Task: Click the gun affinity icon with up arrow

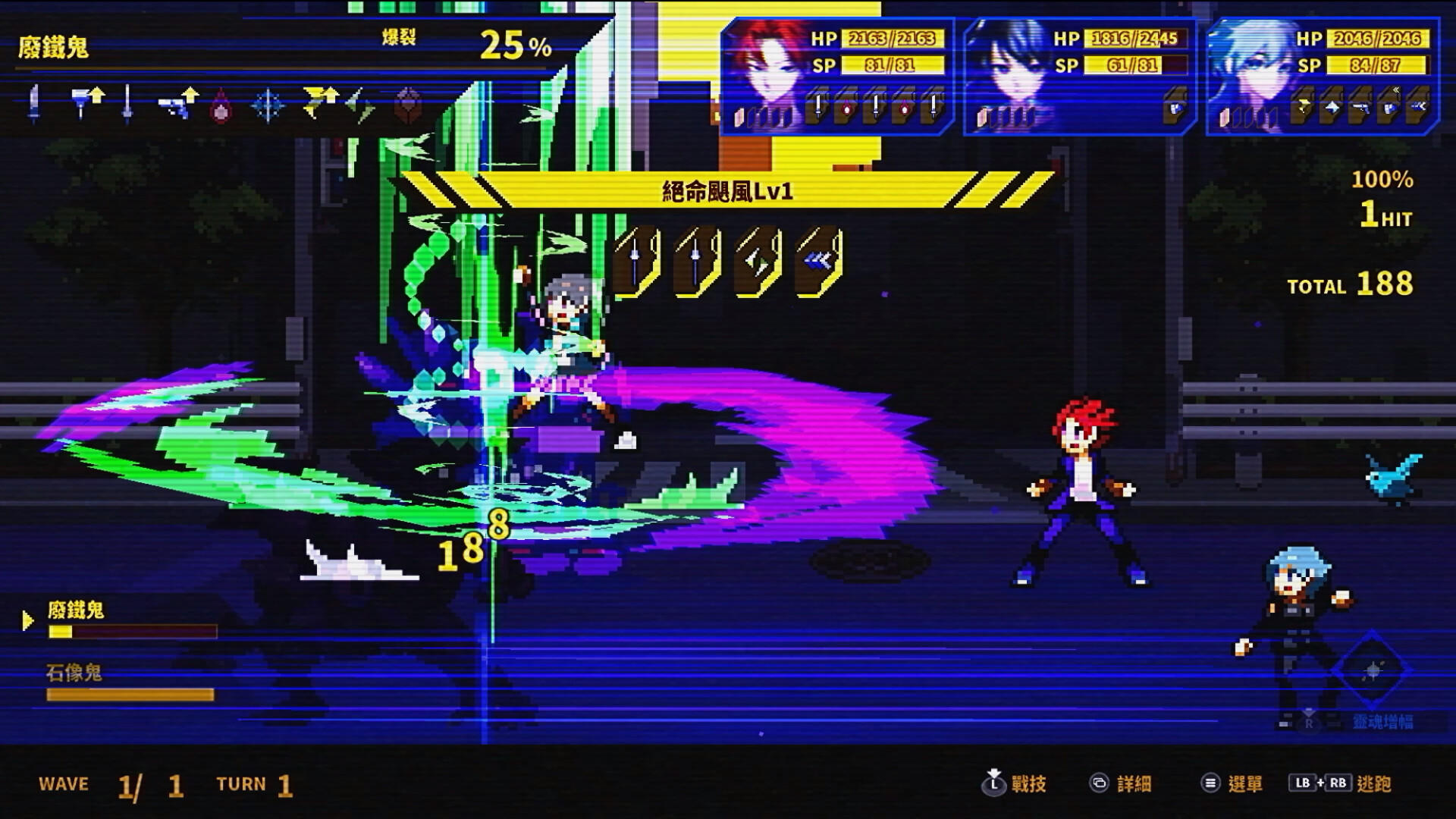Action: (176, 102)
